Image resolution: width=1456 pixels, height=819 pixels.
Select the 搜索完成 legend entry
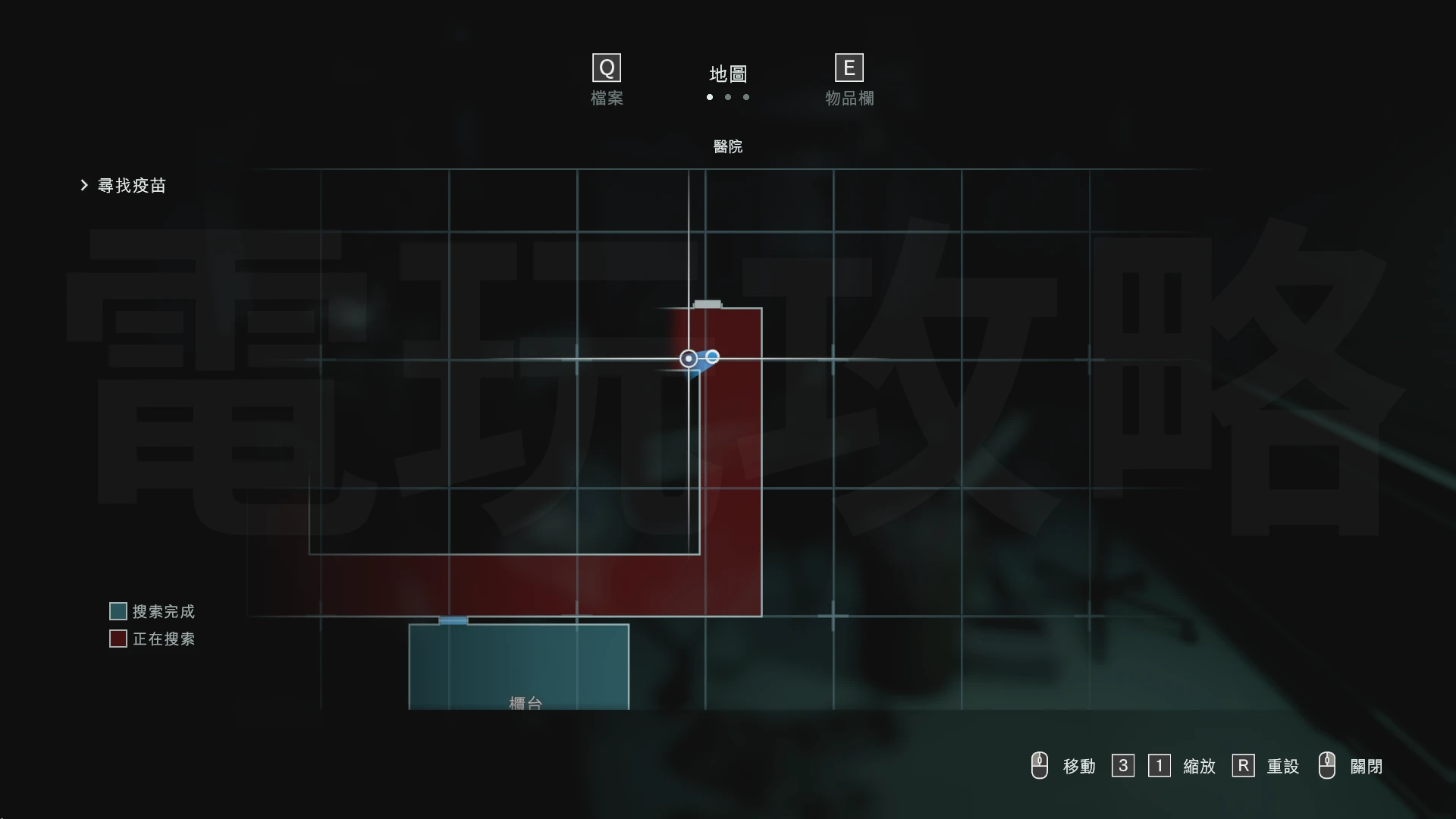152,611
